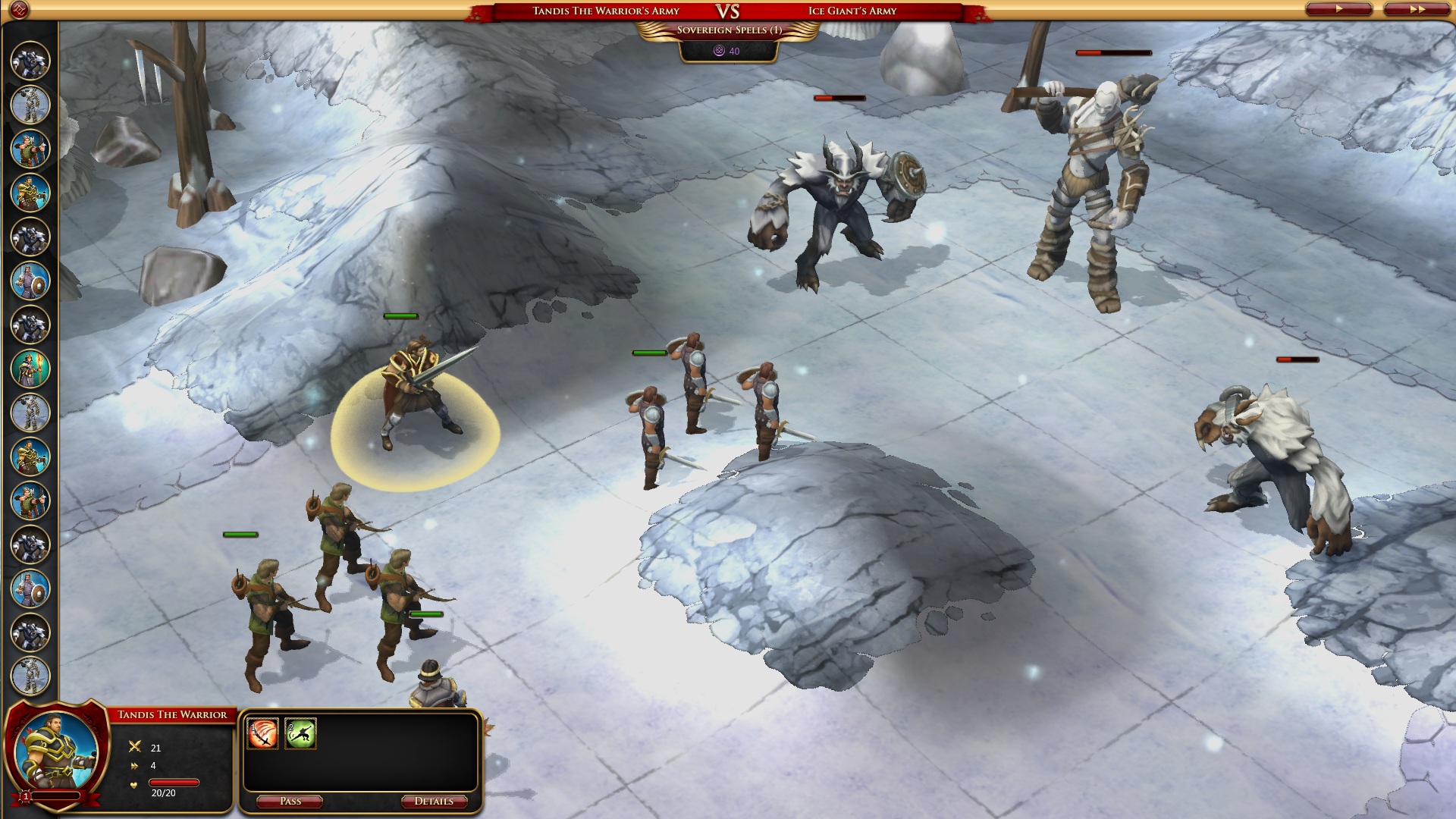The width and height of the screenshot is (1456, 819).
Task: Click the single-arrow play speed button
Action: coord(1338,9)
